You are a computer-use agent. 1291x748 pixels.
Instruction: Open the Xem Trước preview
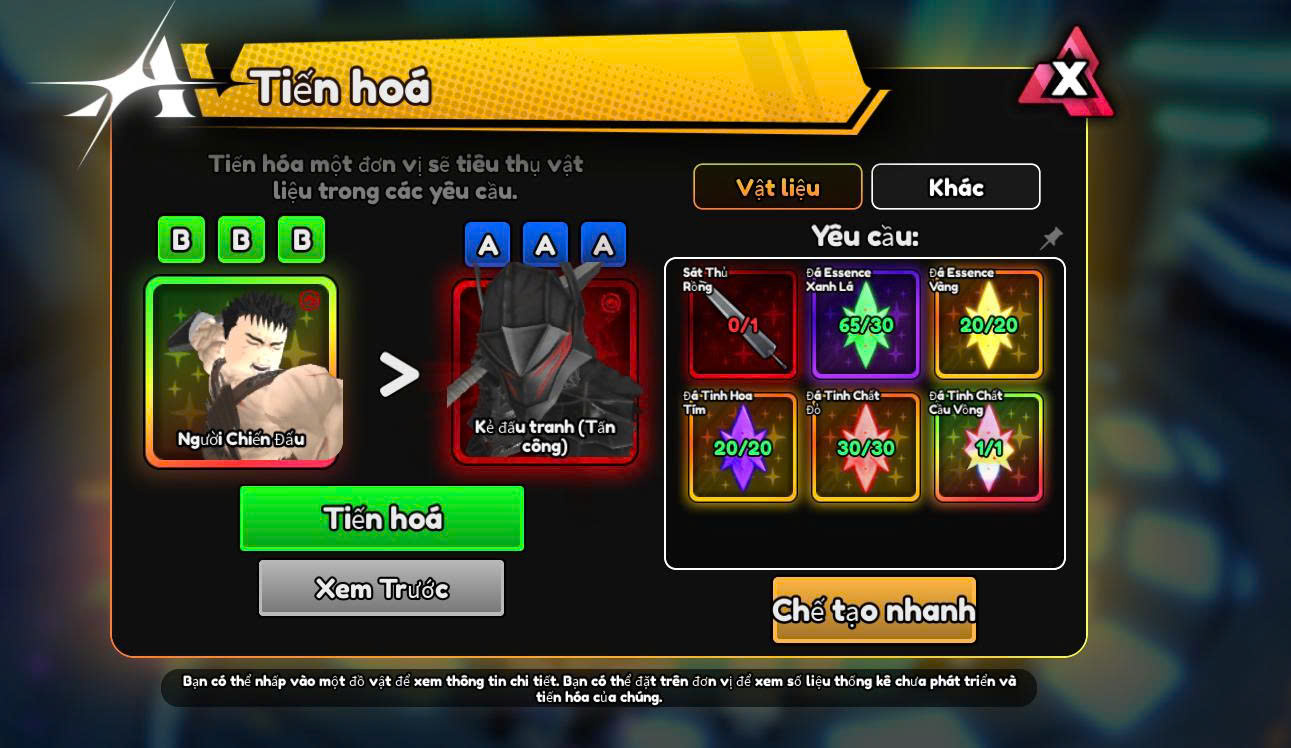[x=381, y=588]
